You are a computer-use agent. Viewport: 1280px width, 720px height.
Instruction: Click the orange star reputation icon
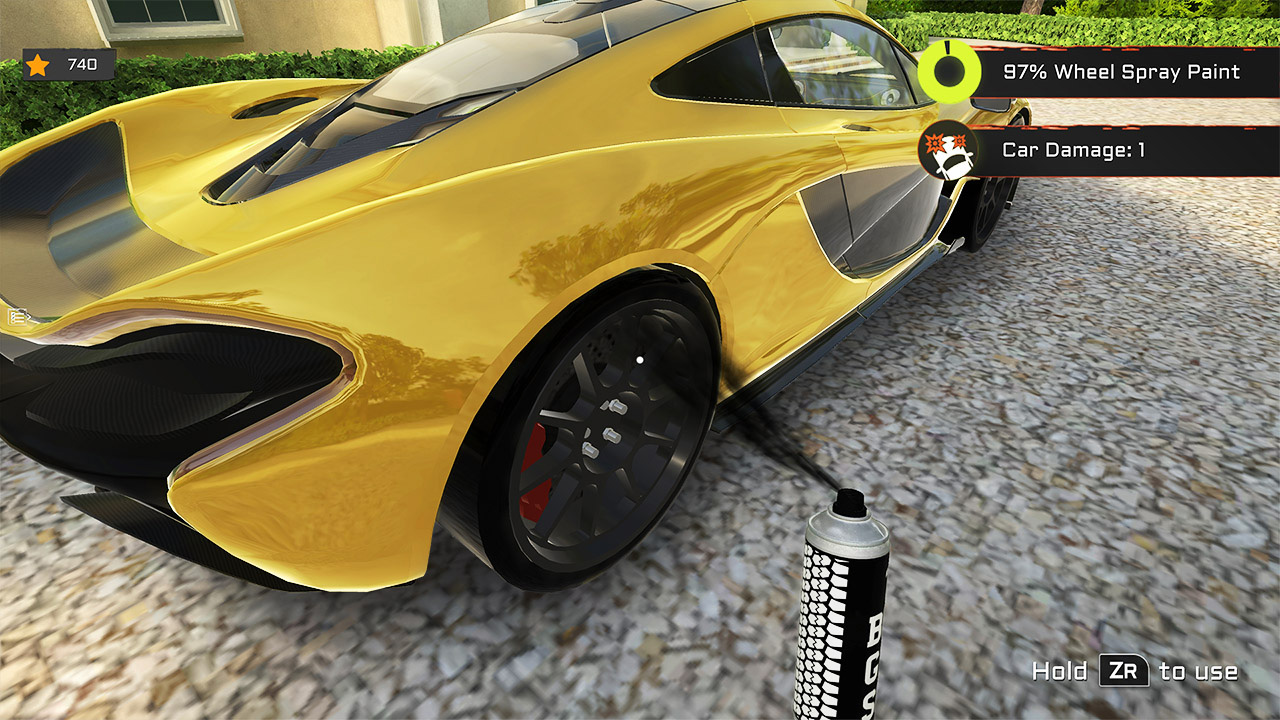[x=37, y=65]
